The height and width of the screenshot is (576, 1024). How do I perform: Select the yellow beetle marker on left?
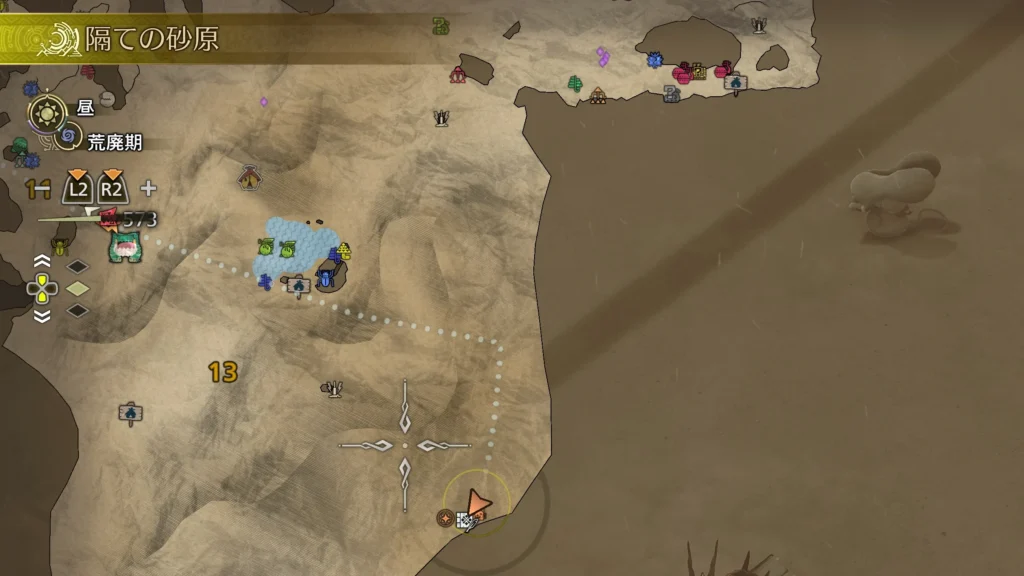(x=61, y=245)
